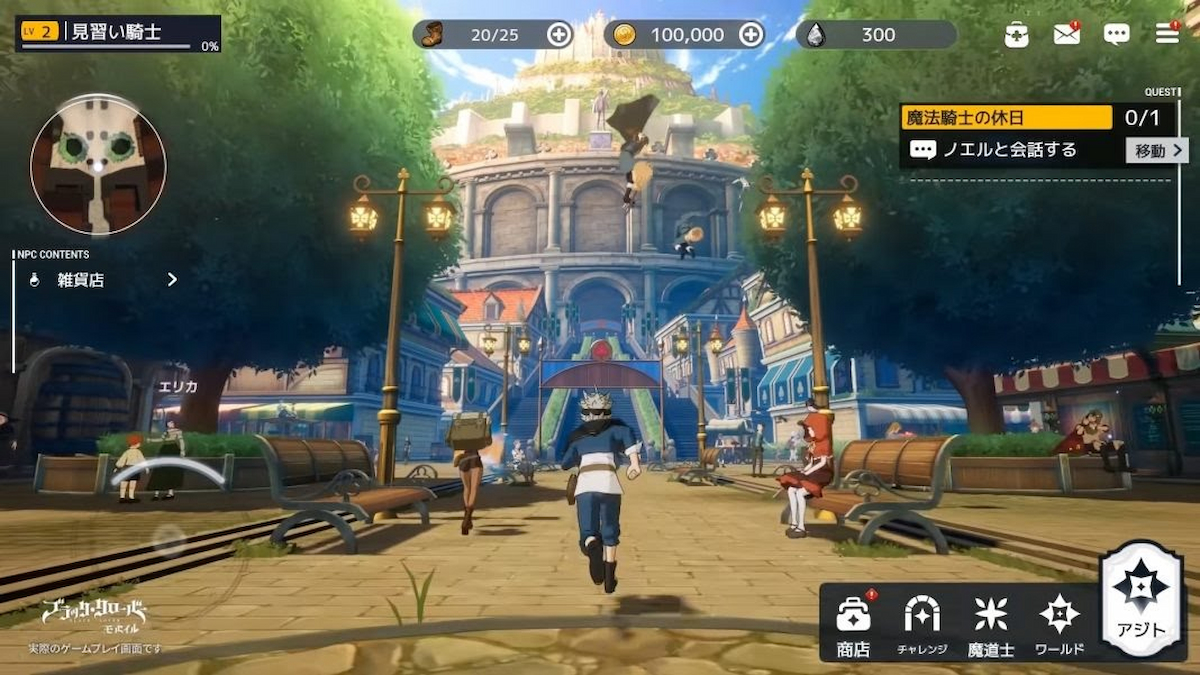Open the 商店 shop

coord(853,624)
